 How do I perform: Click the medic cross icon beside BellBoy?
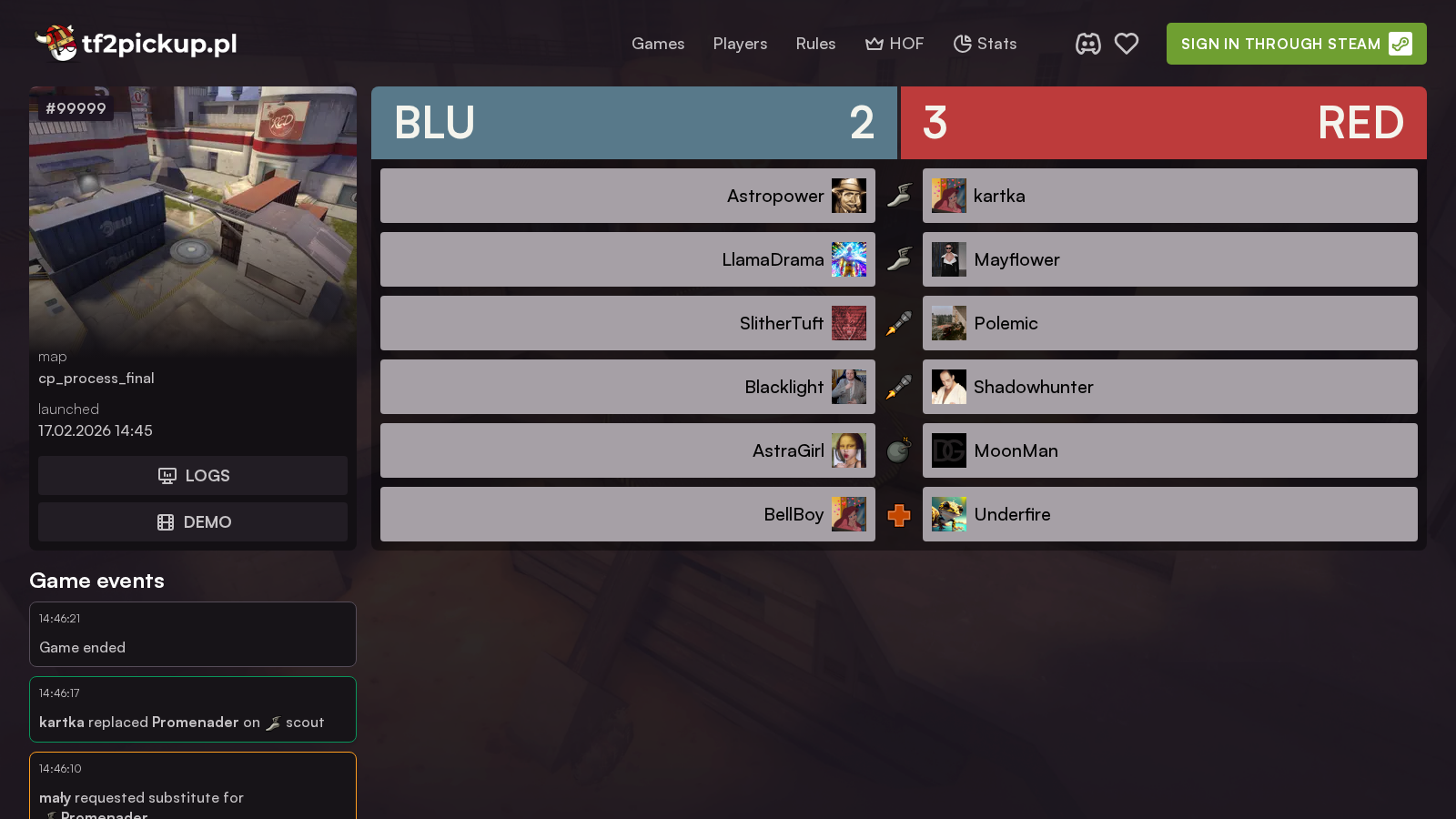pyautogui.click(x=899, y=514)
